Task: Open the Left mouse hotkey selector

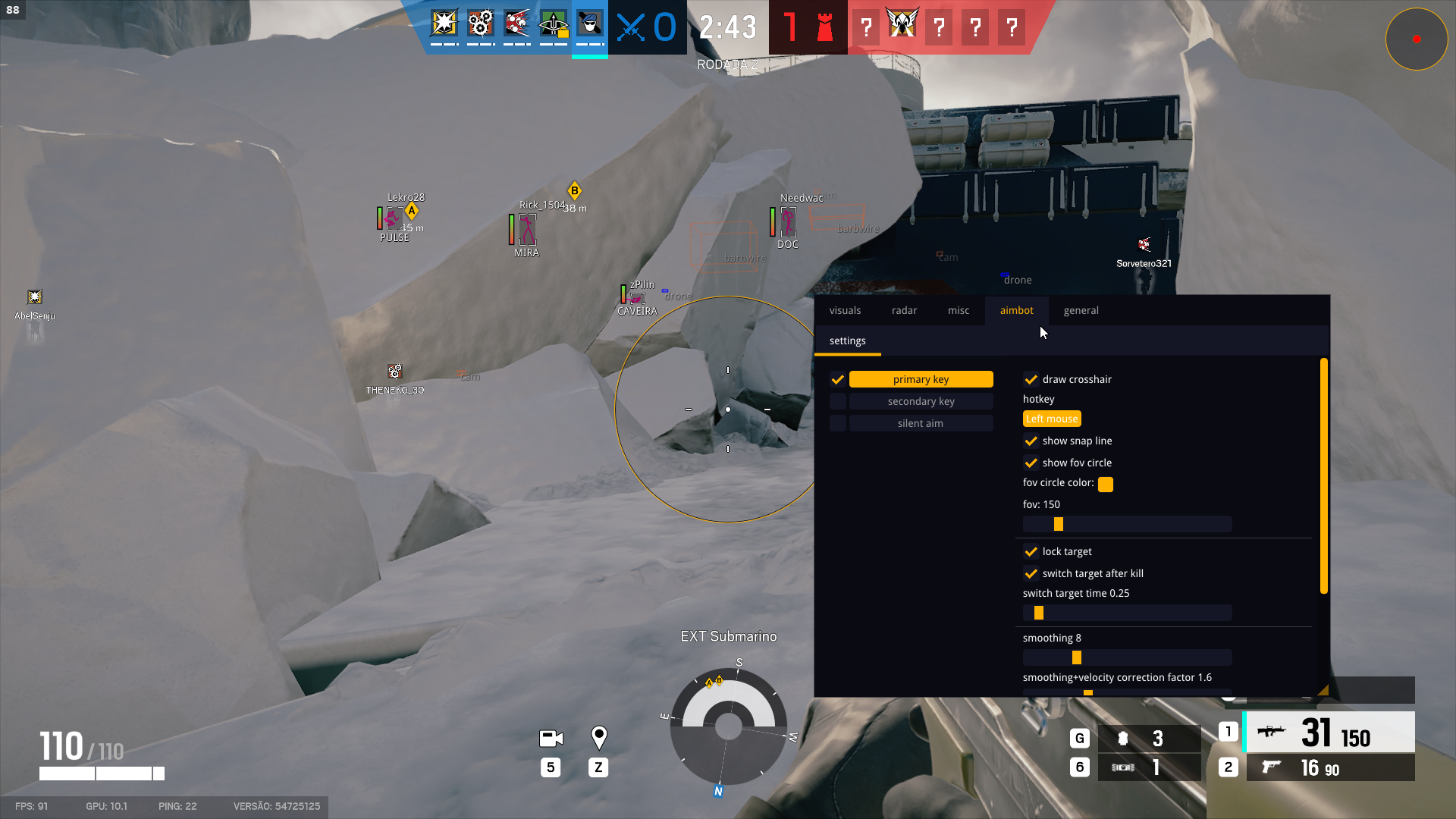Action: click(x=1052, y=418)
